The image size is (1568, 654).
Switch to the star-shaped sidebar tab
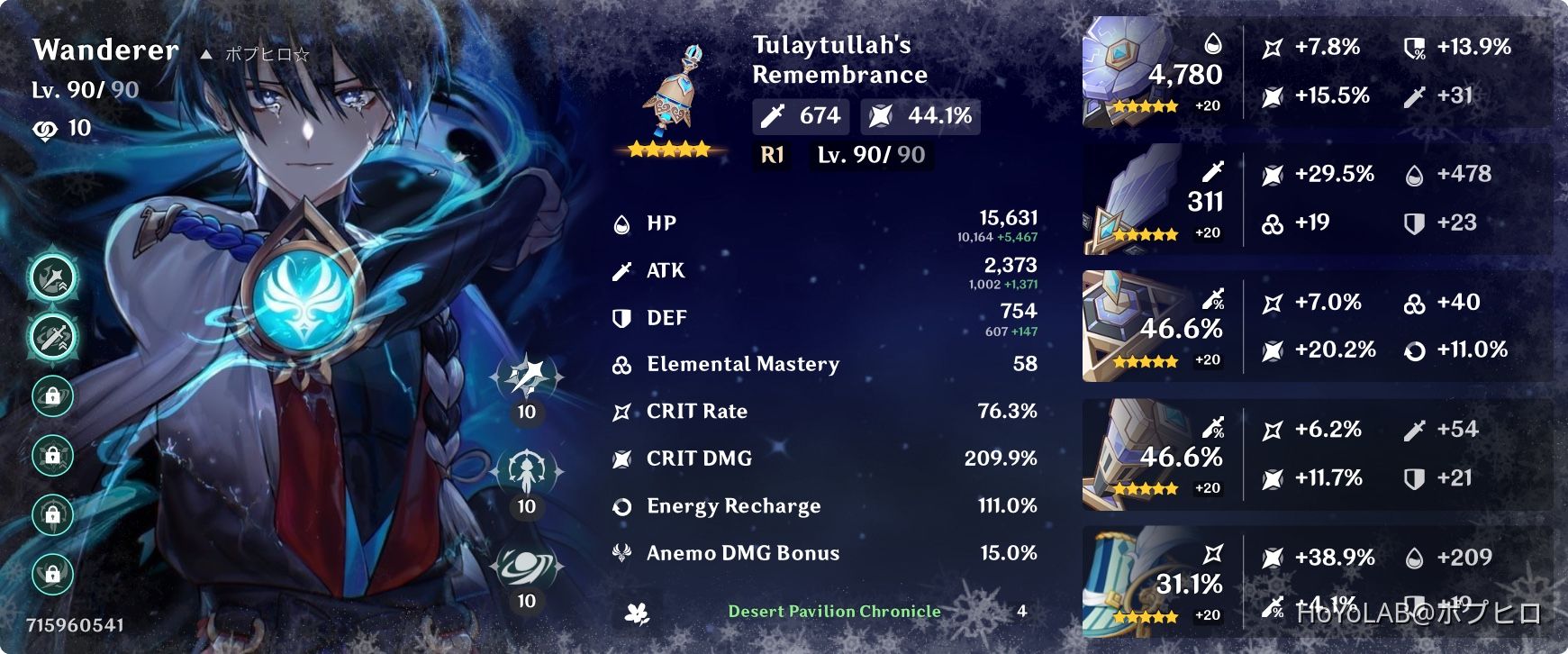click(51, 277)
